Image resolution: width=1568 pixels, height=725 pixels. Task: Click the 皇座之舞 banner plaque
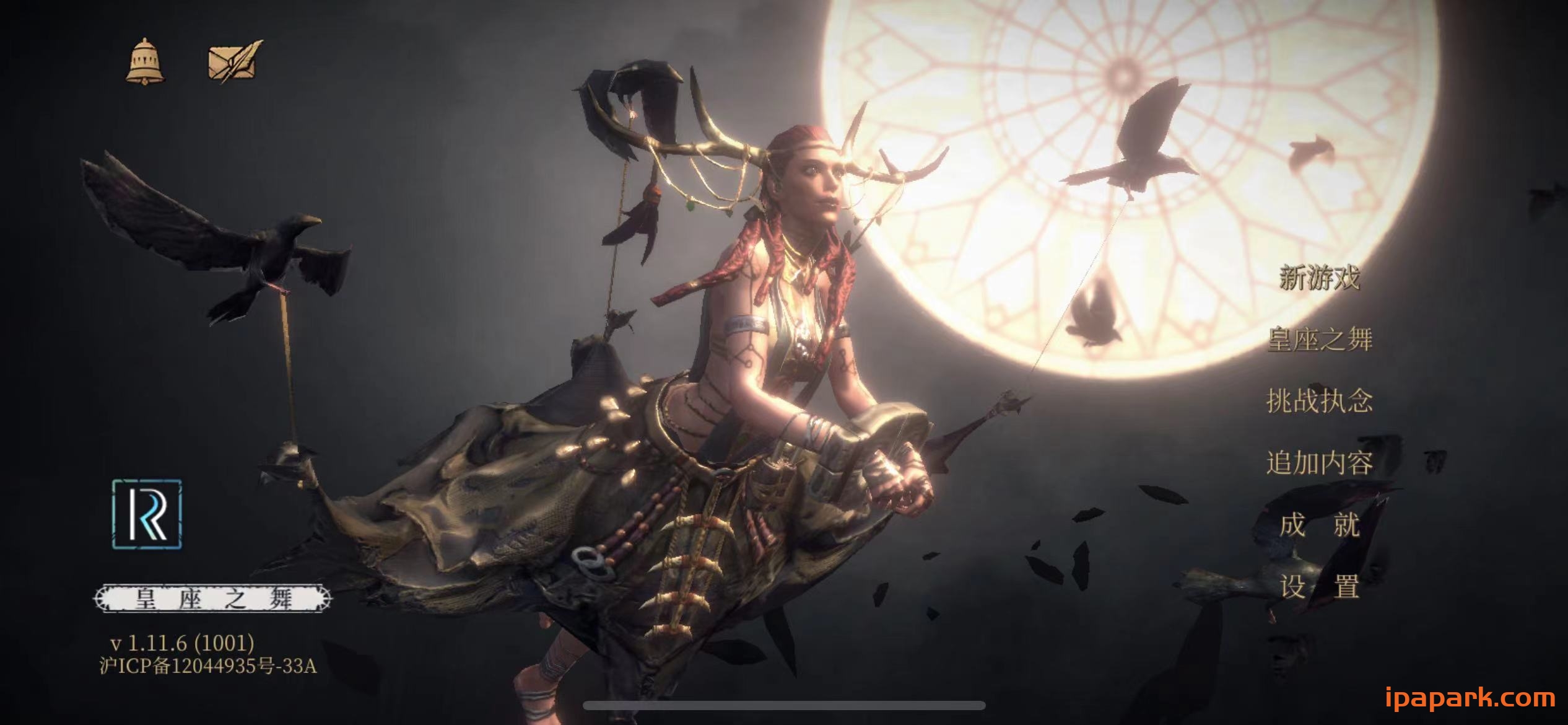[x=213, y=599]
